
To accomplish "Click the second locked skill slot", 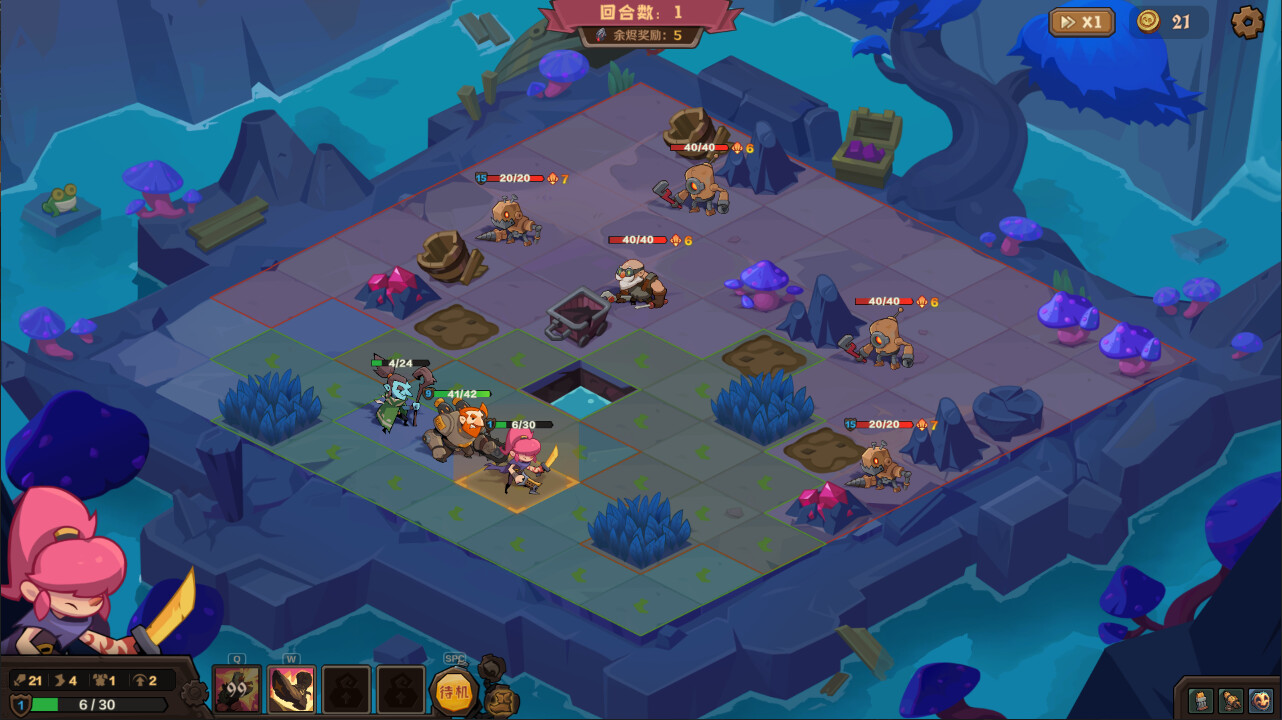I will coord(401,688).
